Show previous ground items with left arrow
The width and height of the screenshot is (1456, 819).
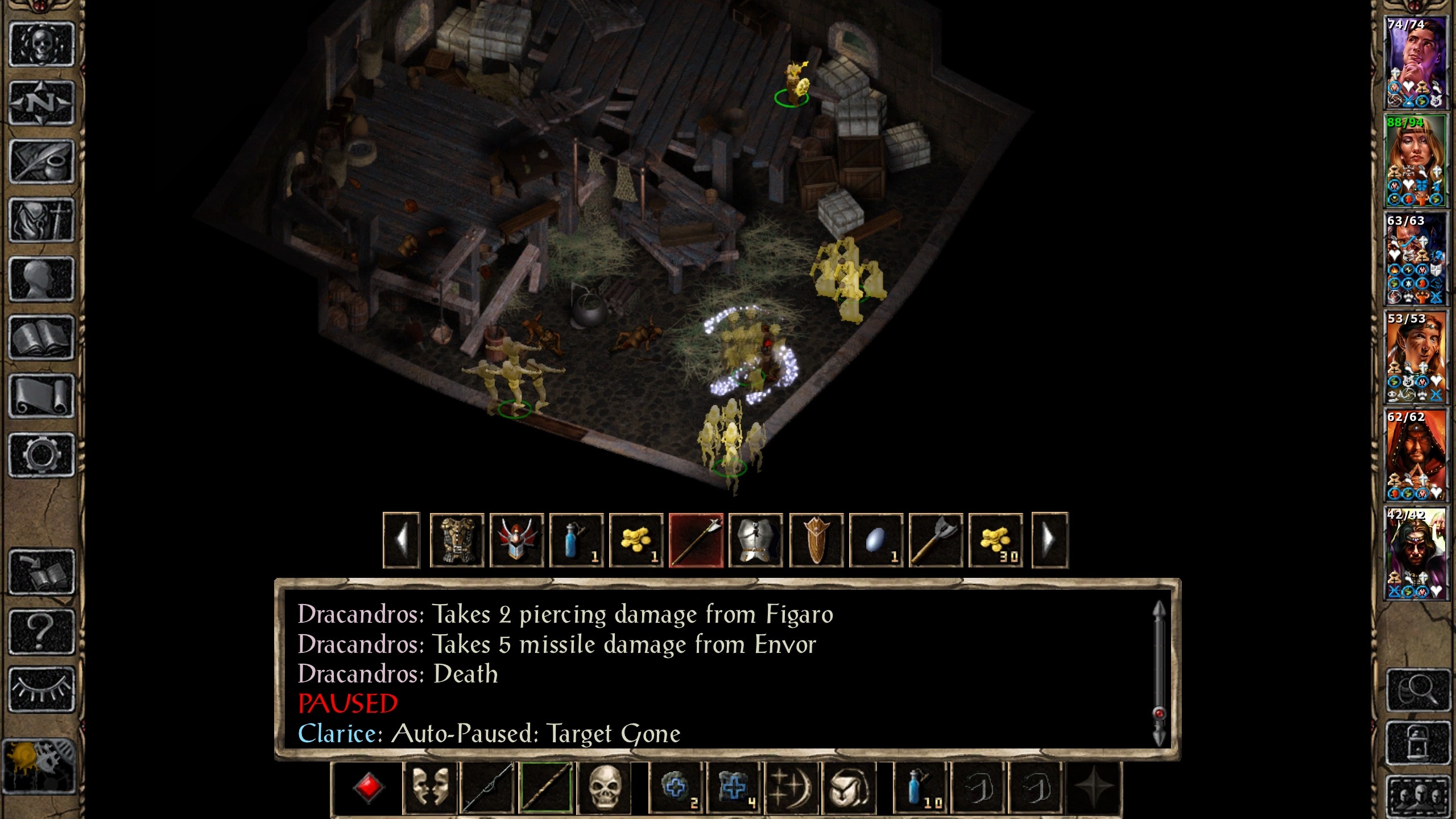[x=402, y=540]
